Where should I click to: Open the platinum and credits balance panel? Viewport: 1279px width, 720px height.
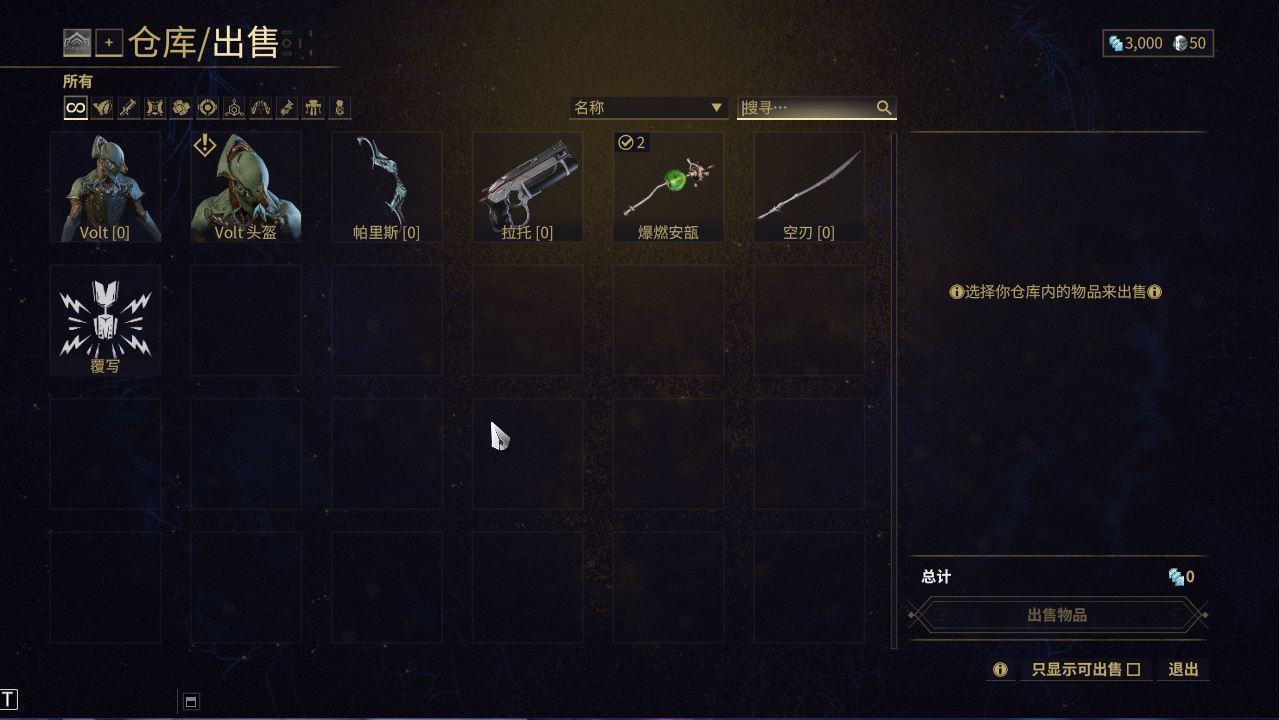click(x=1157, y=43)
